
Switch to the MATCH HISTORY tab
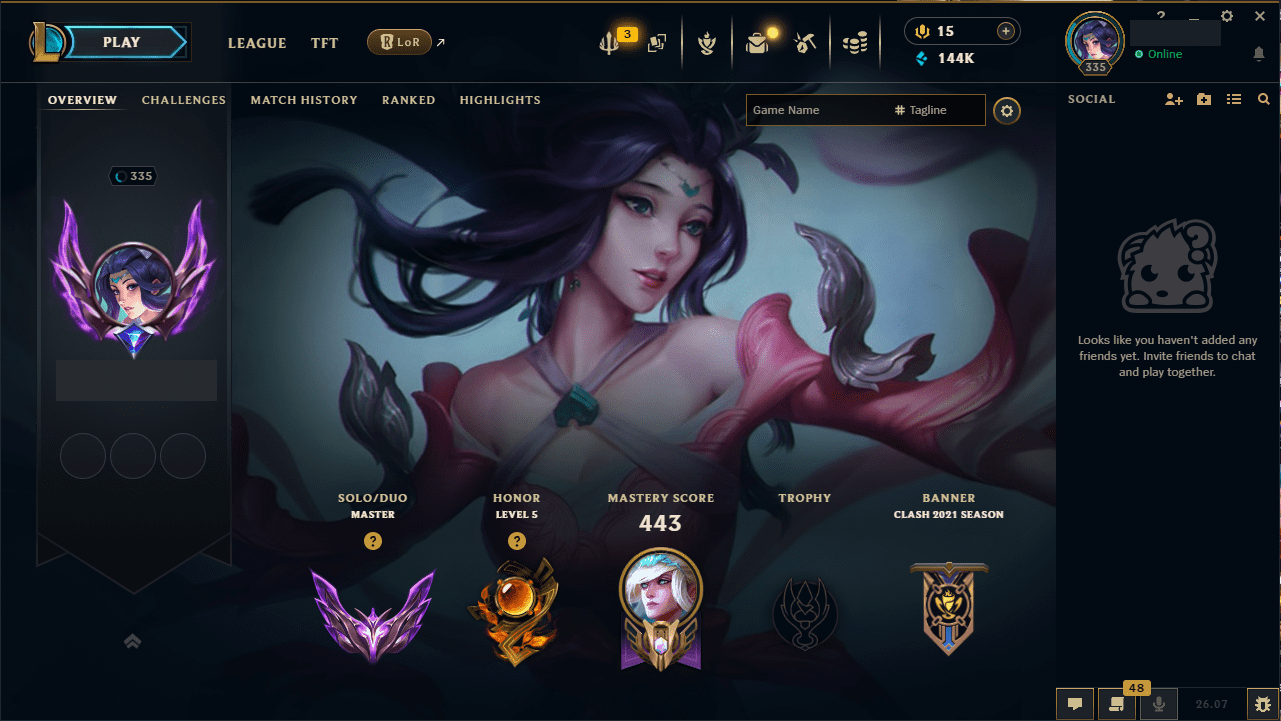coord(304,100)
